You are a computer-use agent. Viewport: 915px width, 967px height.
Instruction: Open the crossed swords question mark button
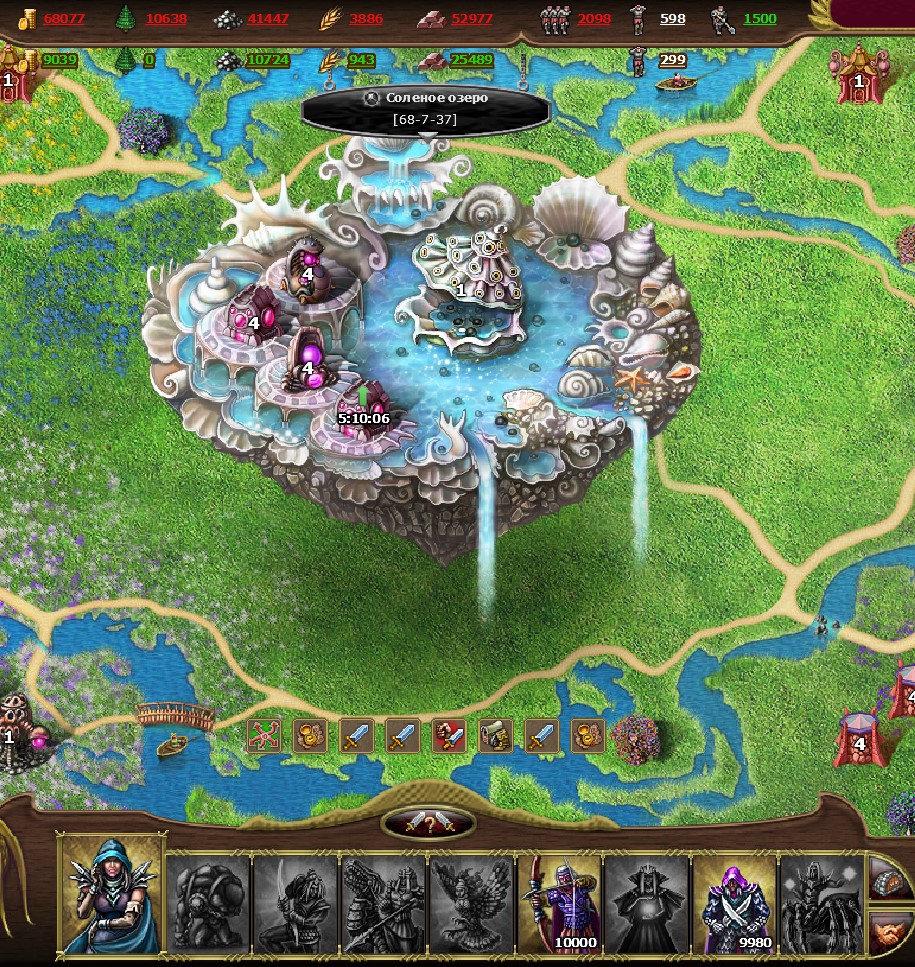pos(428,824)
